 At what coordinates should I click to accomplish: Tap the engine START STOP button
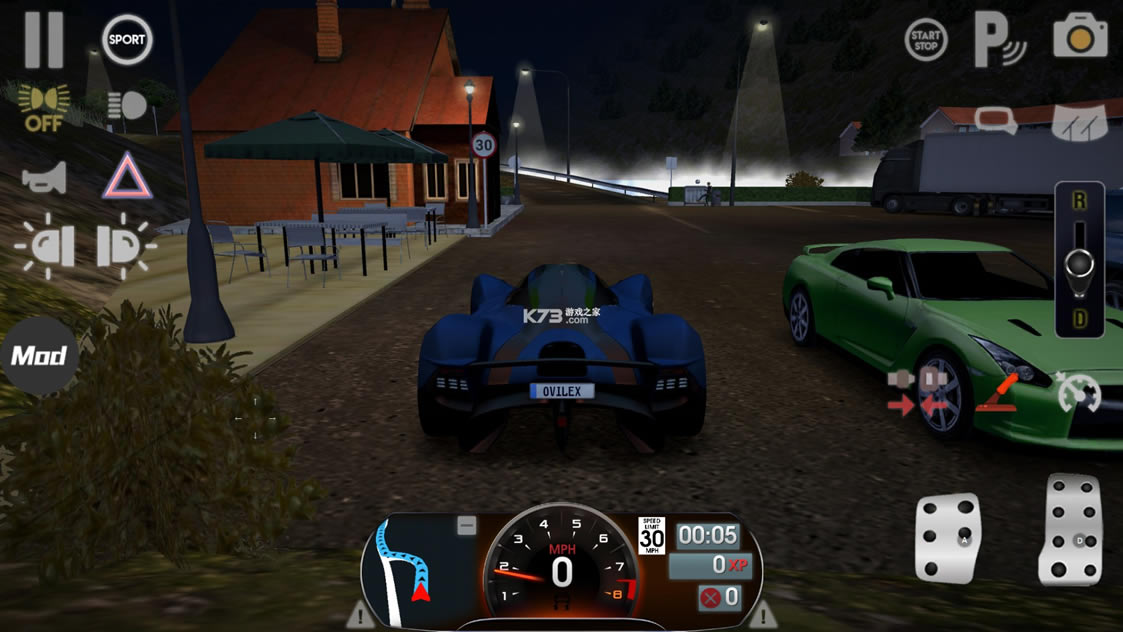click(926, 40)
